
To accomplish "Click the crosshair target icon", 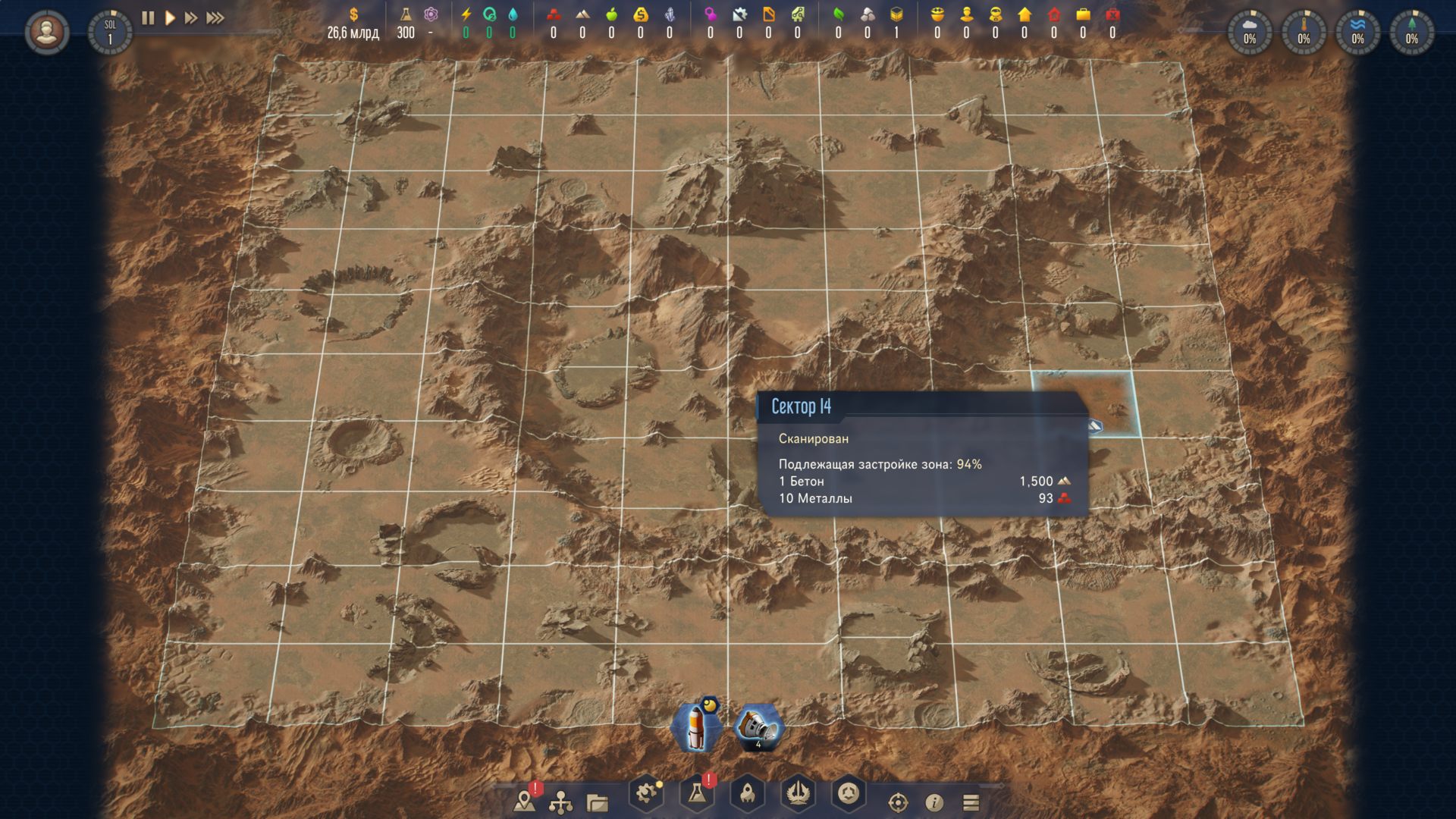I will (x=898, y=802).
